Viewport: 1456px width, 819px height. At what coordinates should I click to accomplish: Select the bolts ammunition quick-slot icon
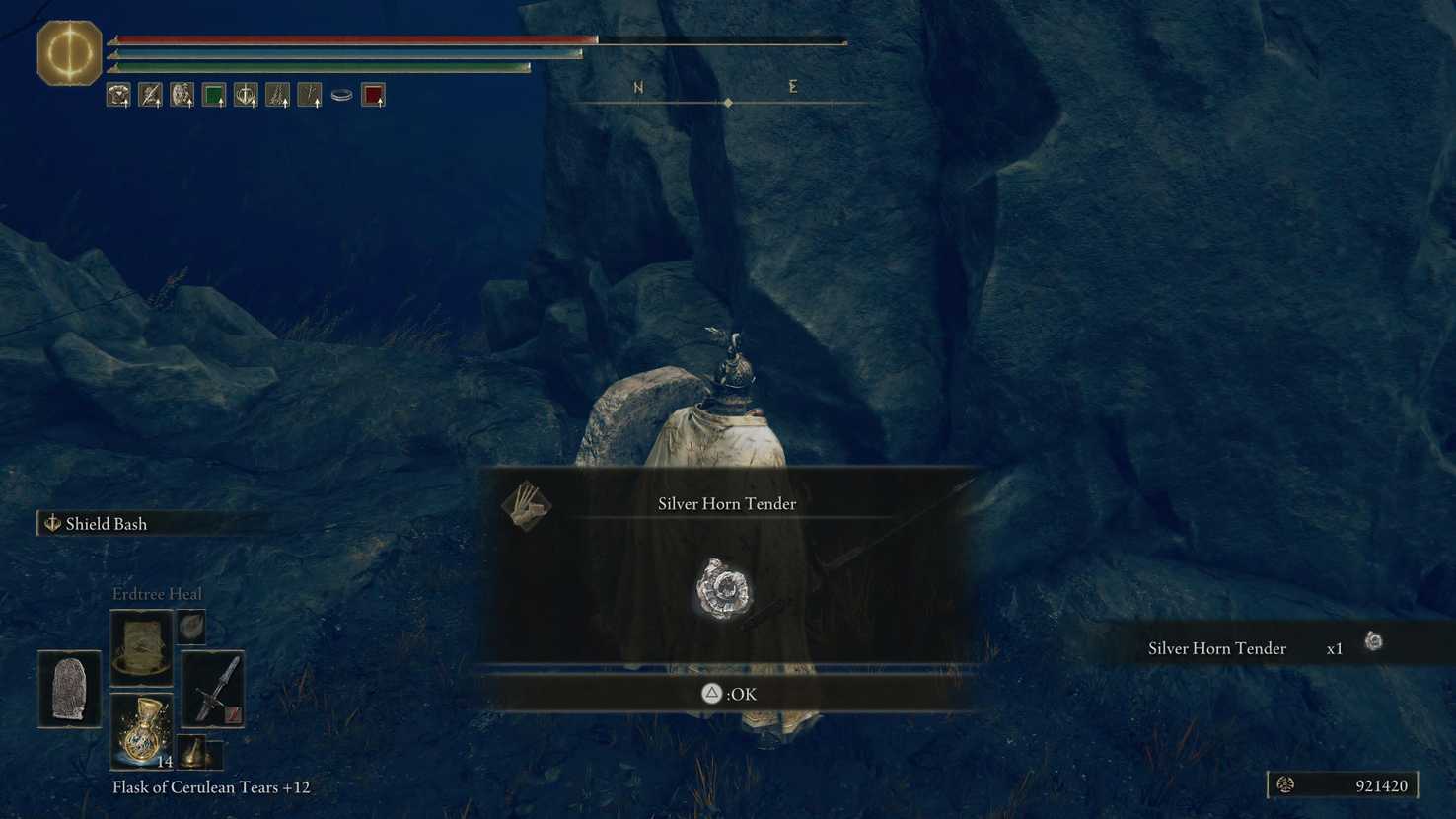point(309,94)
